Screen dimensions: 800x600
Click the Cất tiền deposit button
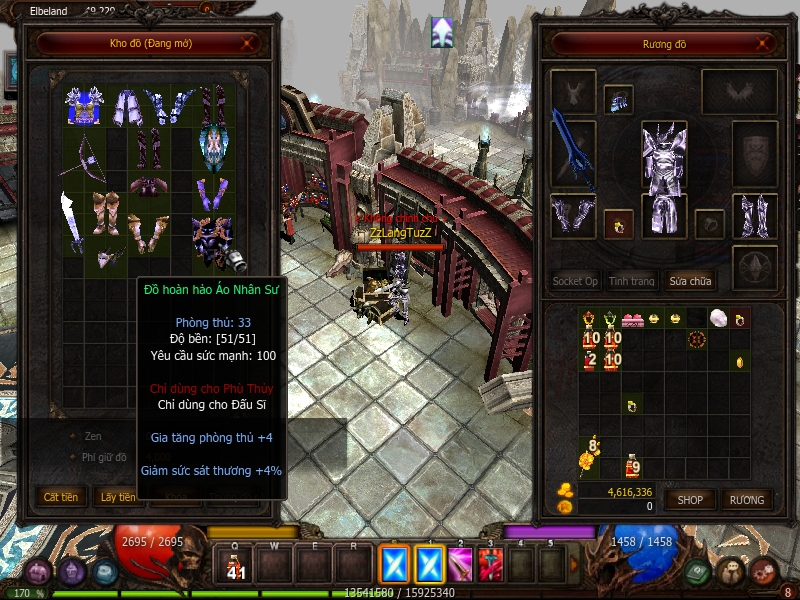[62, 496]
